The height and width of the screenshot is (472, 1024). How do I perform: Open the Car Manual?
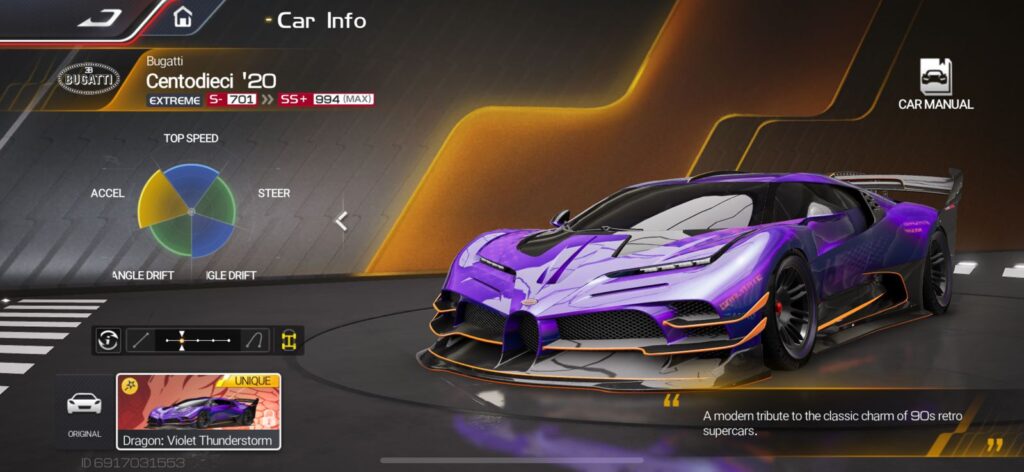coord(935,84)
